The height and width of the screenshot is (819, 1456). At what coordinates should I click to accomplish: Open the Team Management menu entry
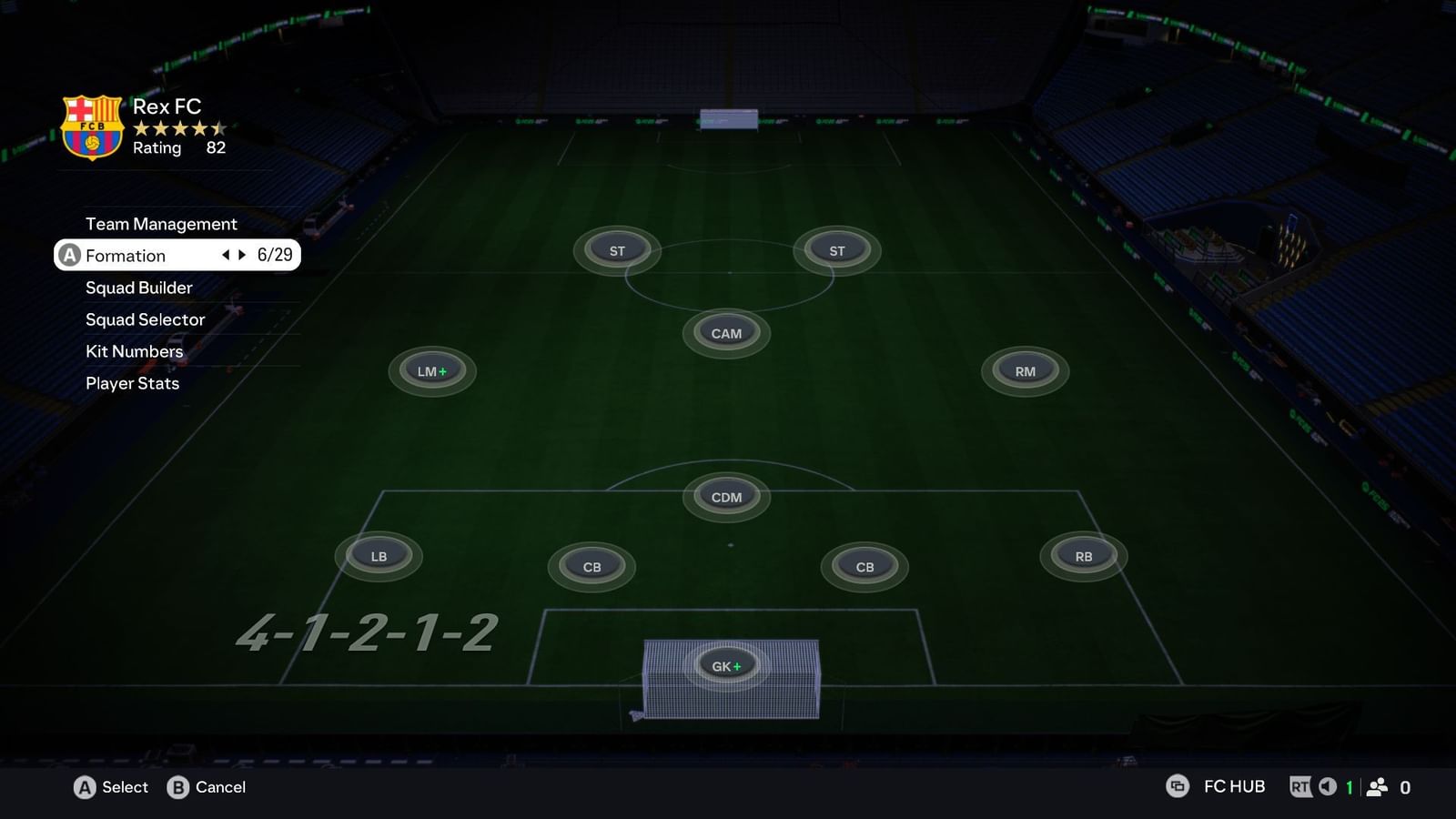[x=161, y=224]
